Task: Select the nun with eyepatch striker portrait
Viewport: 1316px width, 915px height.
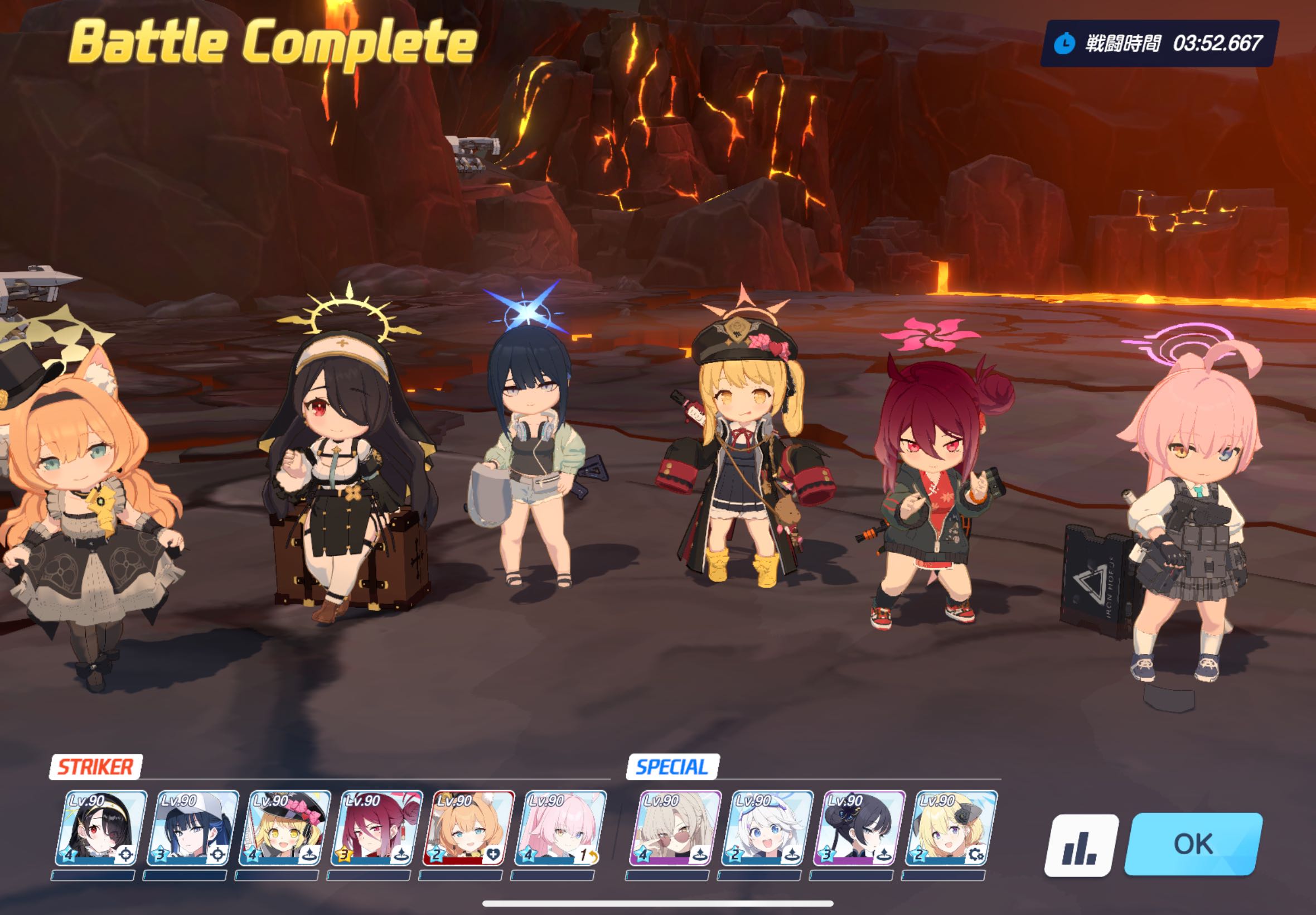Action: (x=101, y=828)
